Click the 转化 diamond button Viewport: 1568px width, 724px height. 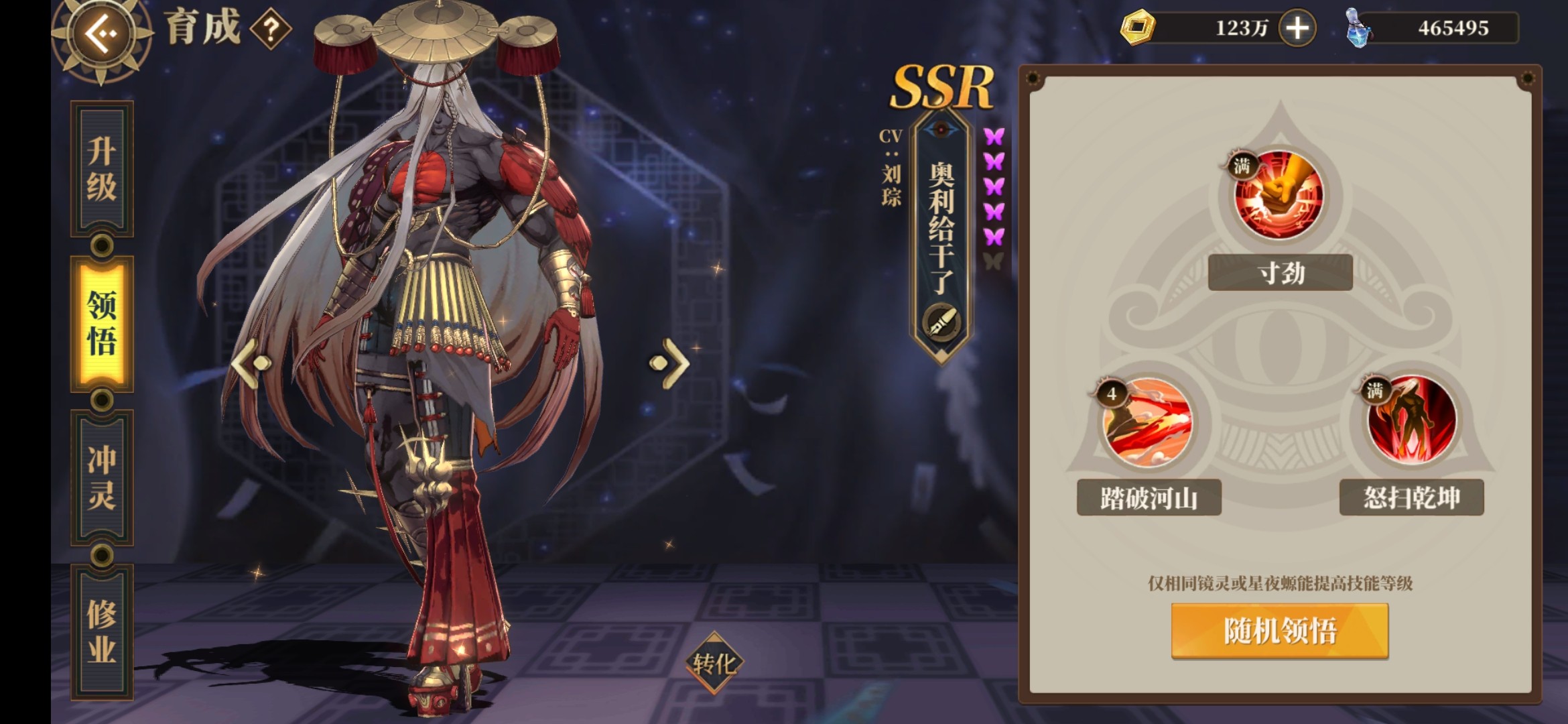pyautogui.click(x=714, y=664)
